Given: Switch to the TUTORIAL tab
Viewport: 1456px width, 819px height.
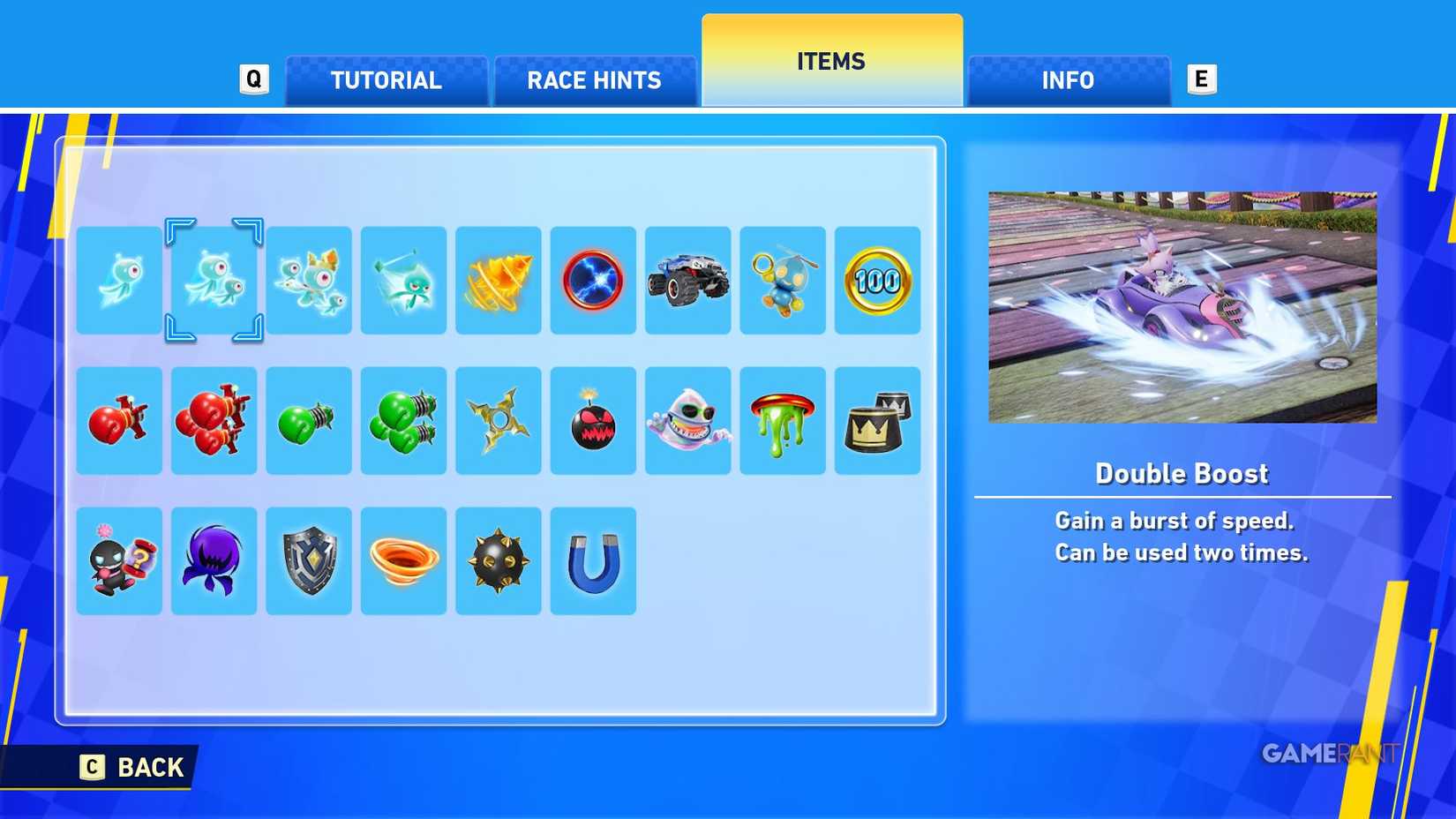Looking at the screenshot, I should coord(386,80).
